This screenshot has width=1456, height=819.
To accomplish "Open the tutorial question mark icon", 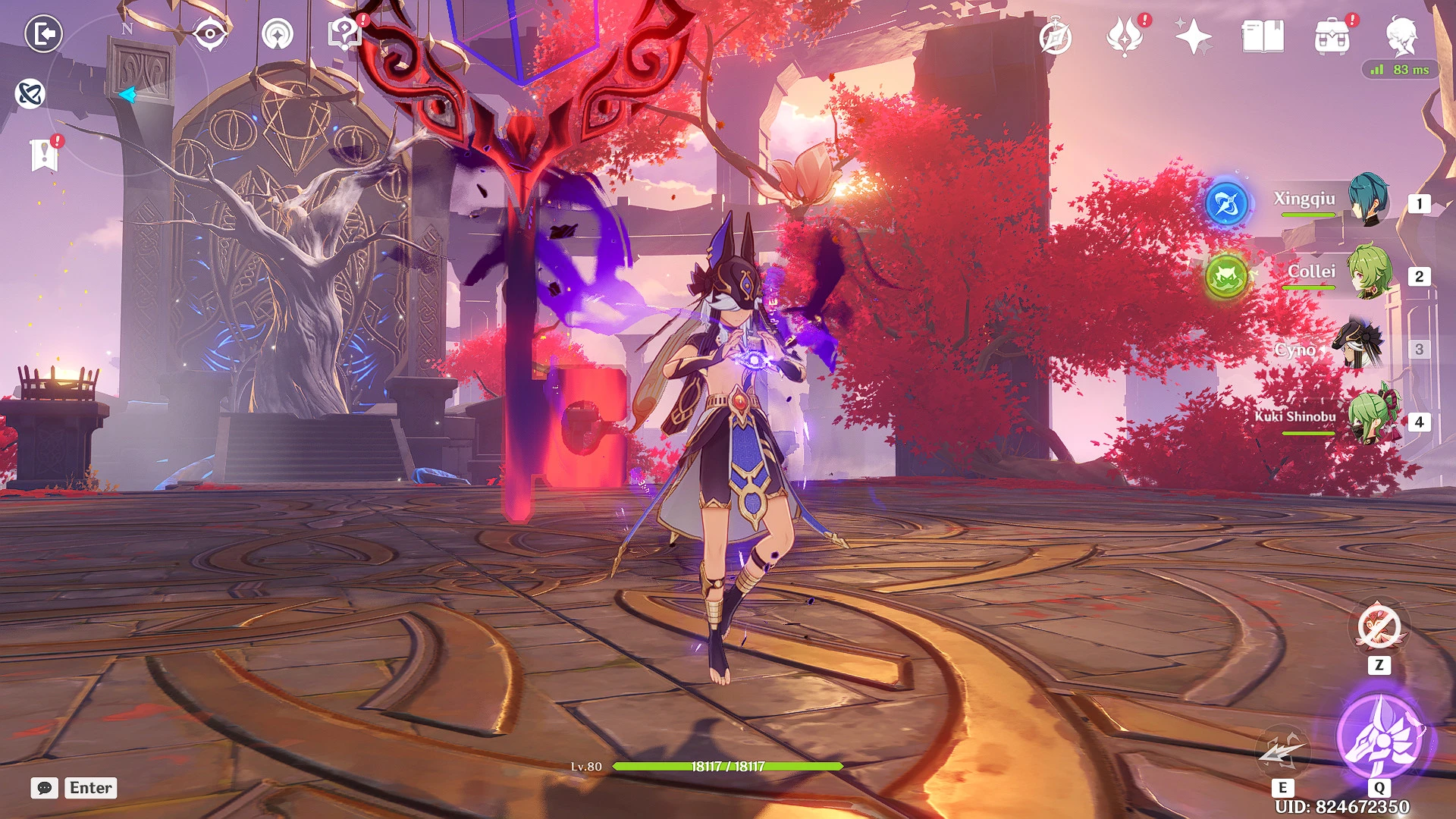I will coord(345,34).
